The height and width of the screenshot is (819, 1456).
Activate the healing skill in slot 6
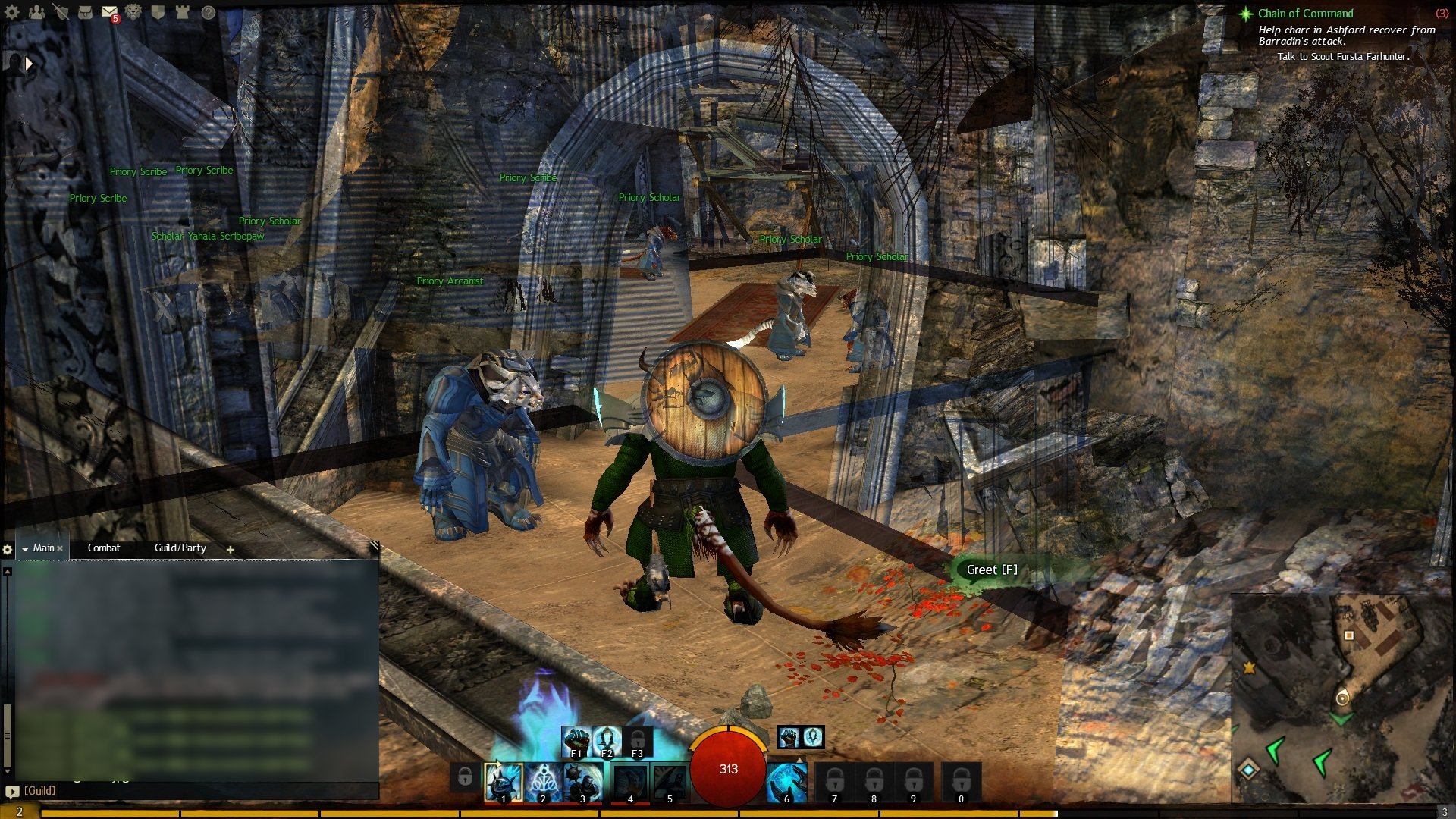point(786,782)
